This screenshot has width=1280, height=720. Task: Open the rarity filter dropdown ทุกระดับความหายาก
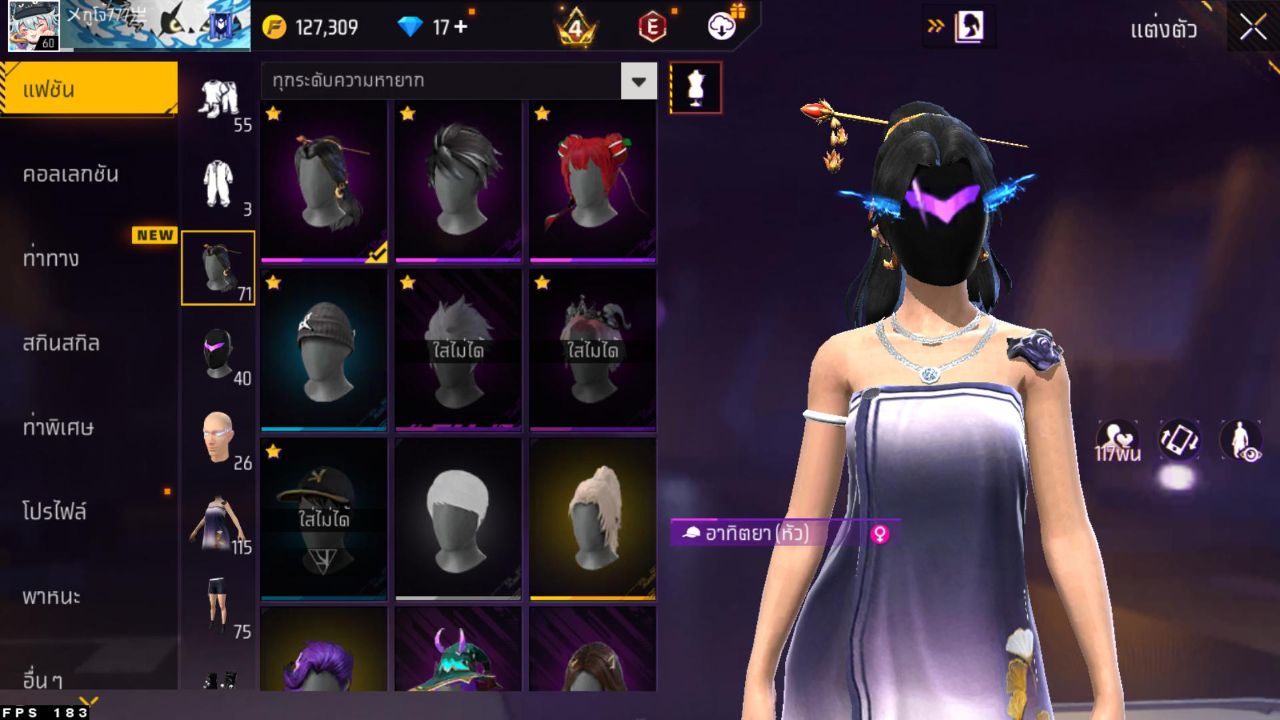[x=450, y=82]
